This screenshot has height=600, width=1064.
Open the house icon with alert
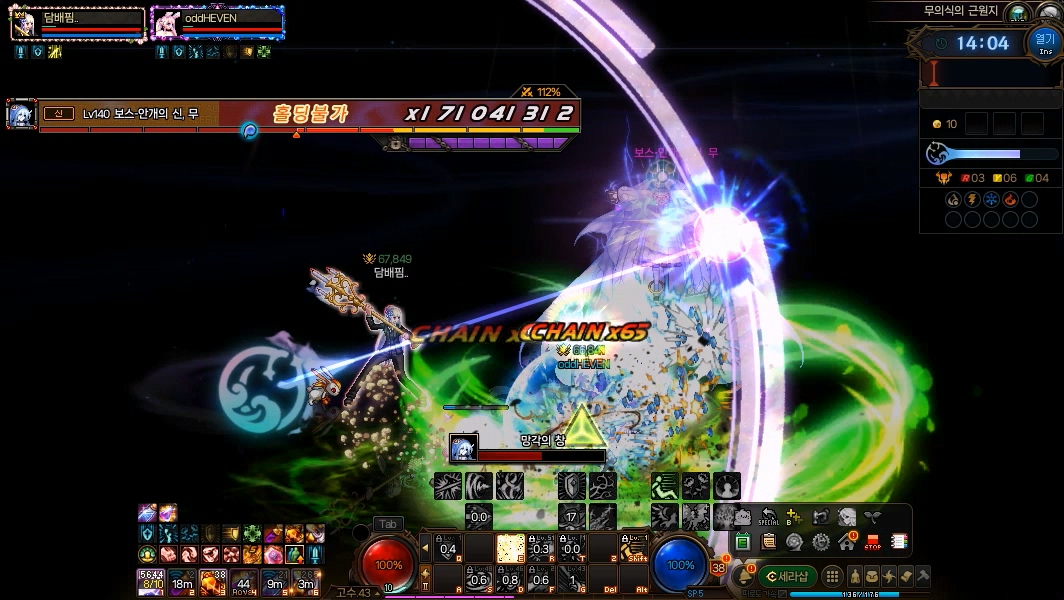coord(847,542)
